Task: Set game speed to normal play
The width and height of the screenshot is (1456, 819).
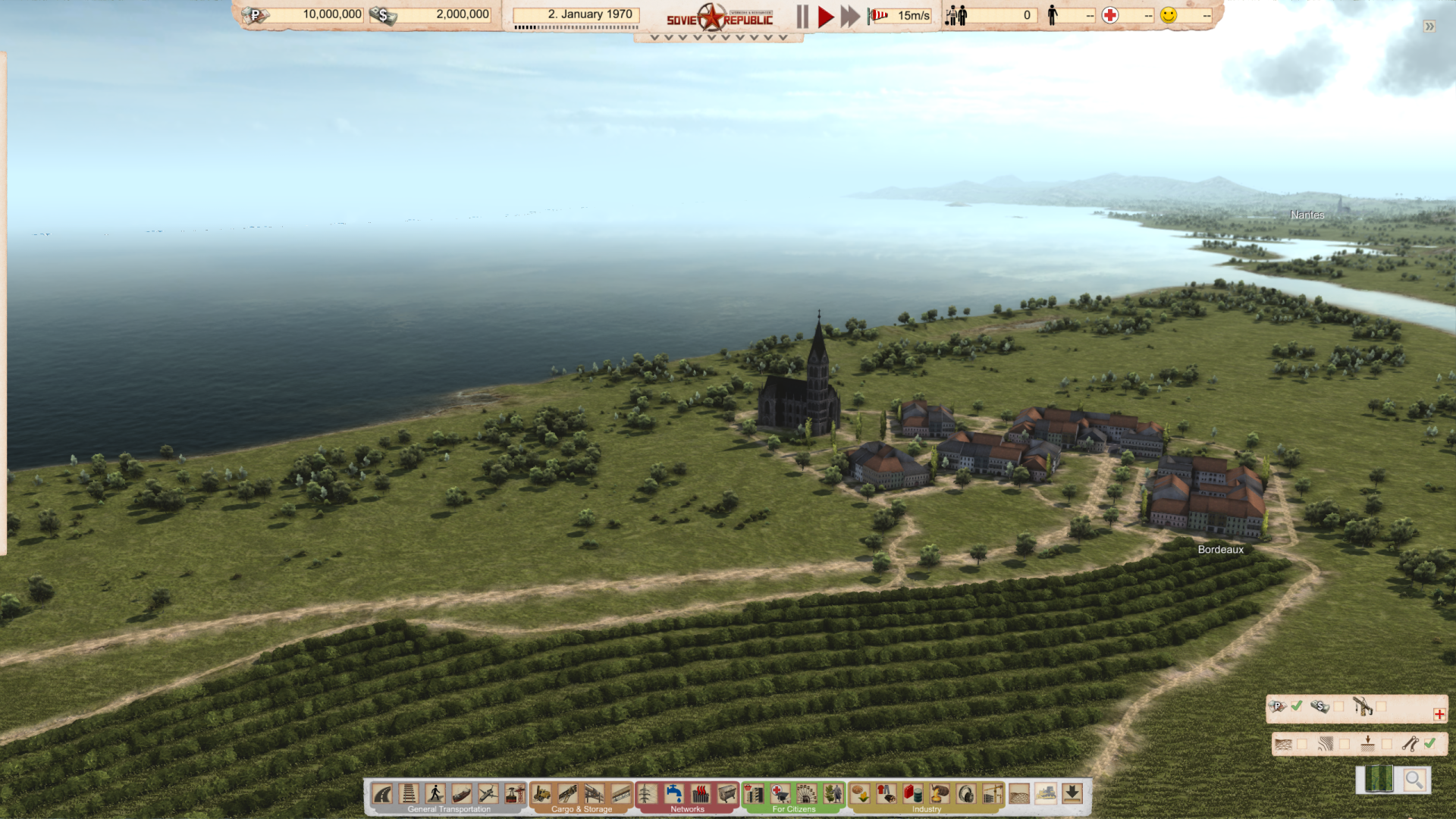Action: tap(826, 16)
